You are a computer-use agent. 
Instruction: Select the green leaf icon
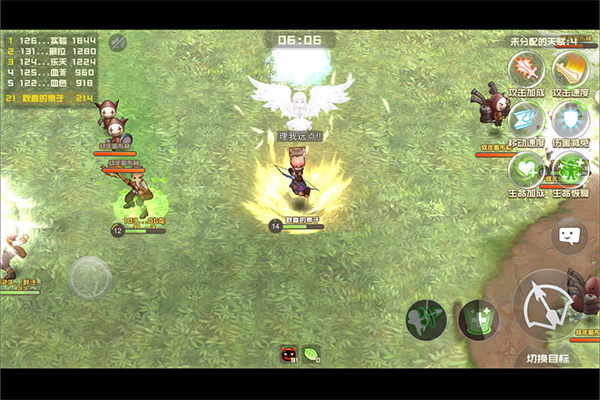tap(311, 353)
